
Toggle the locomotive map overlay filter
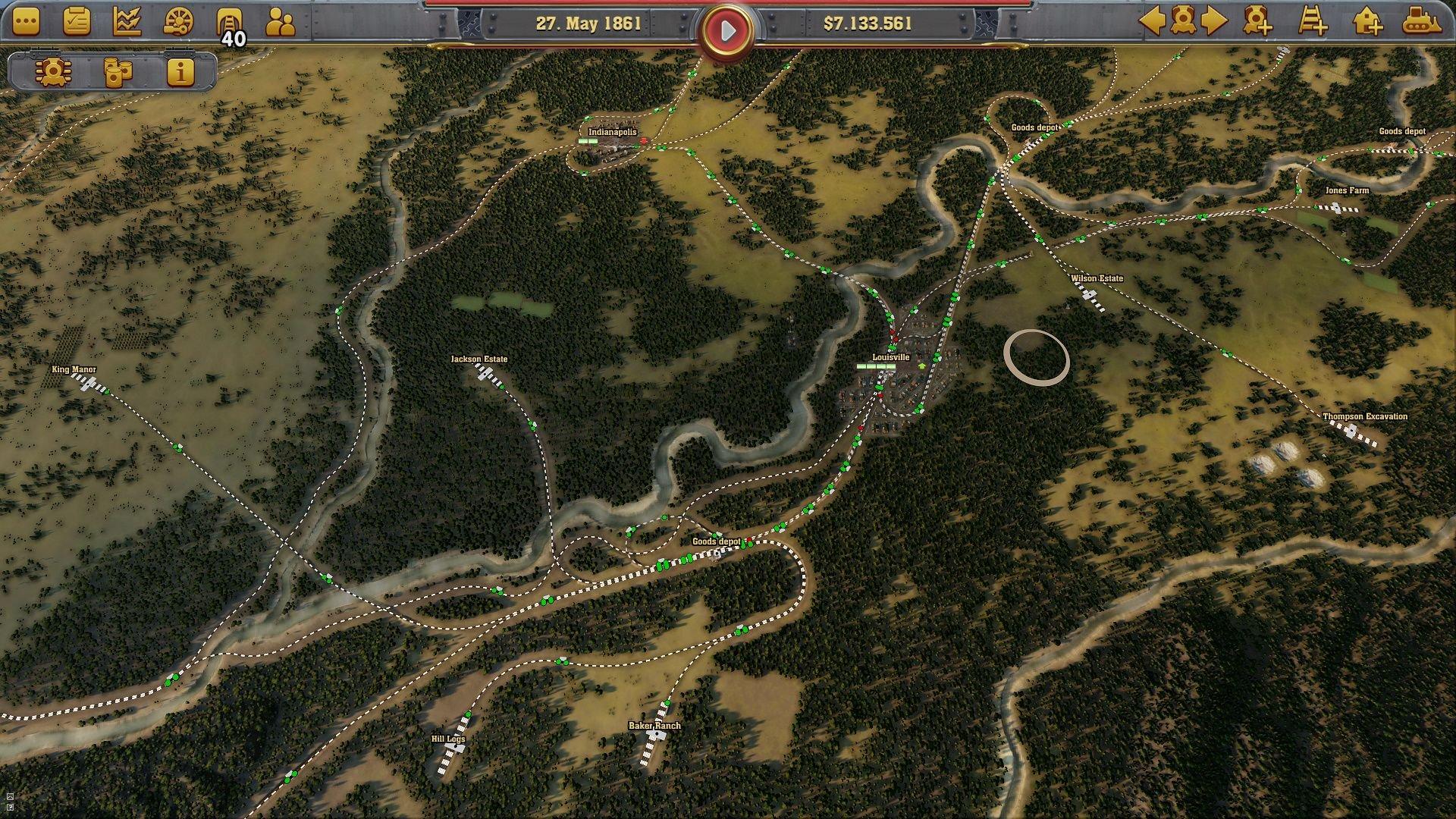53,74
